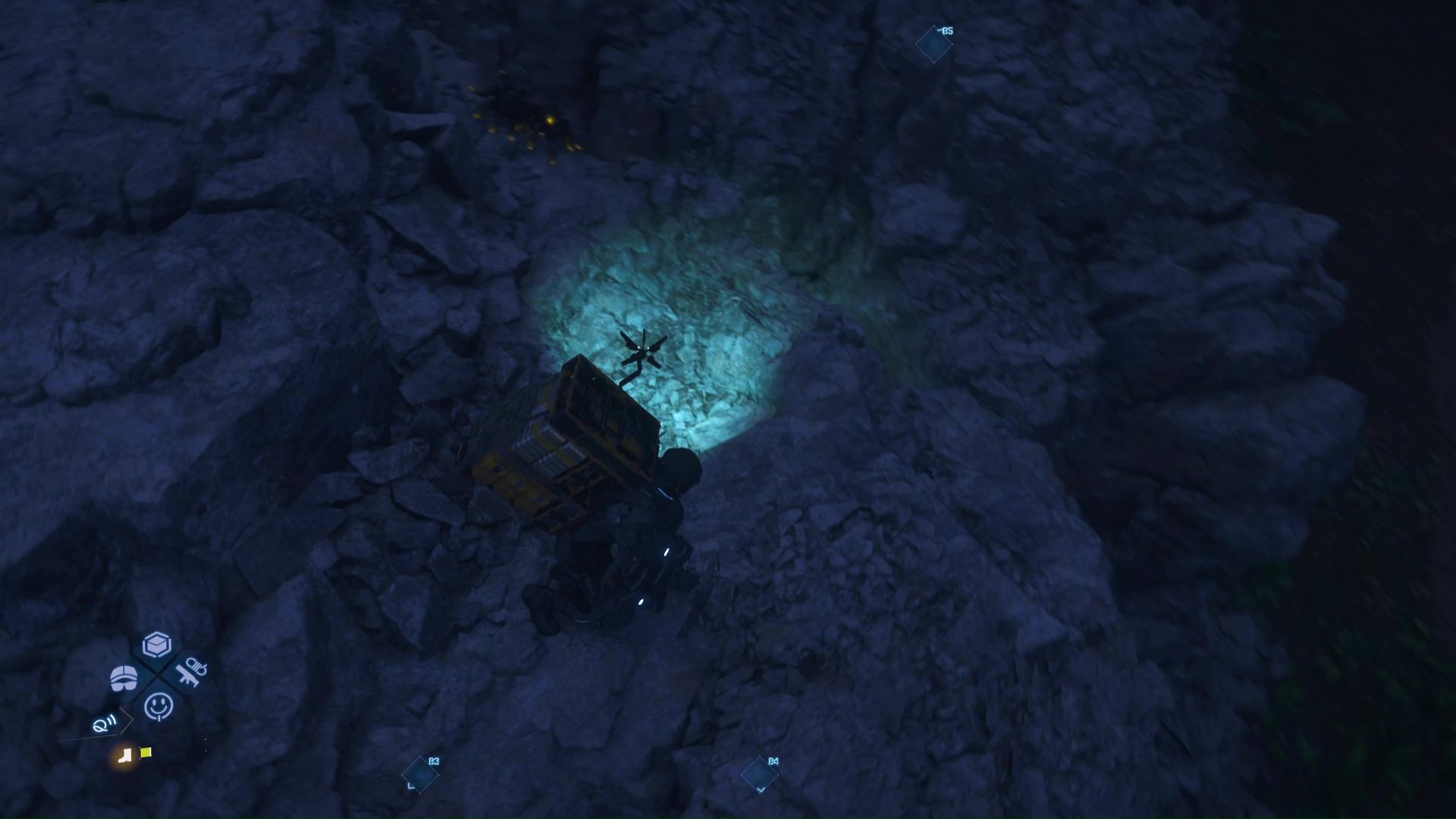Select the bottom quadrant of the quick menu

click(159, 708)
